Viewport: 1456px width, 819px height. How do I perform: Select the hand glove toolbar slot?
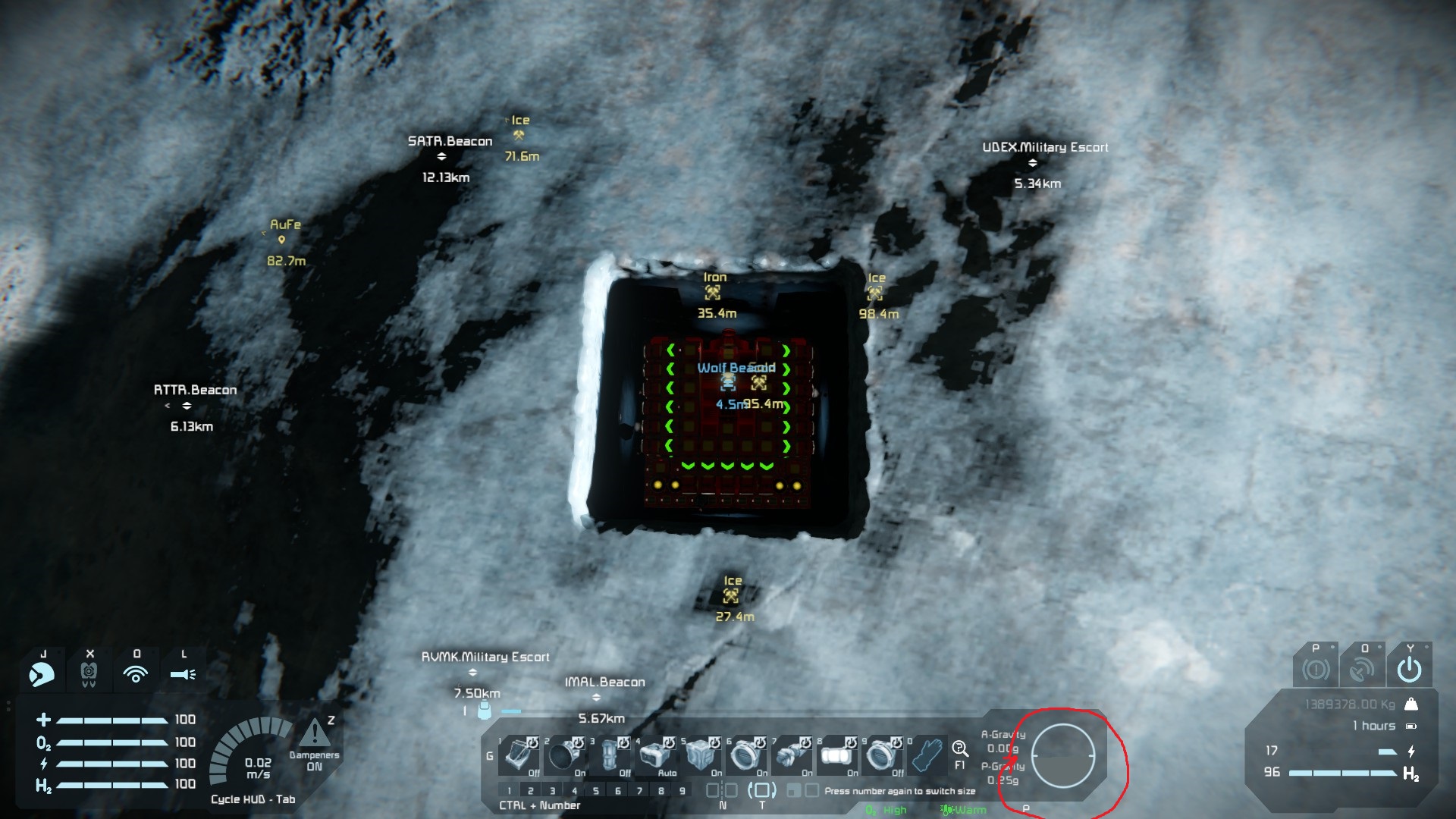pos(928,755)
